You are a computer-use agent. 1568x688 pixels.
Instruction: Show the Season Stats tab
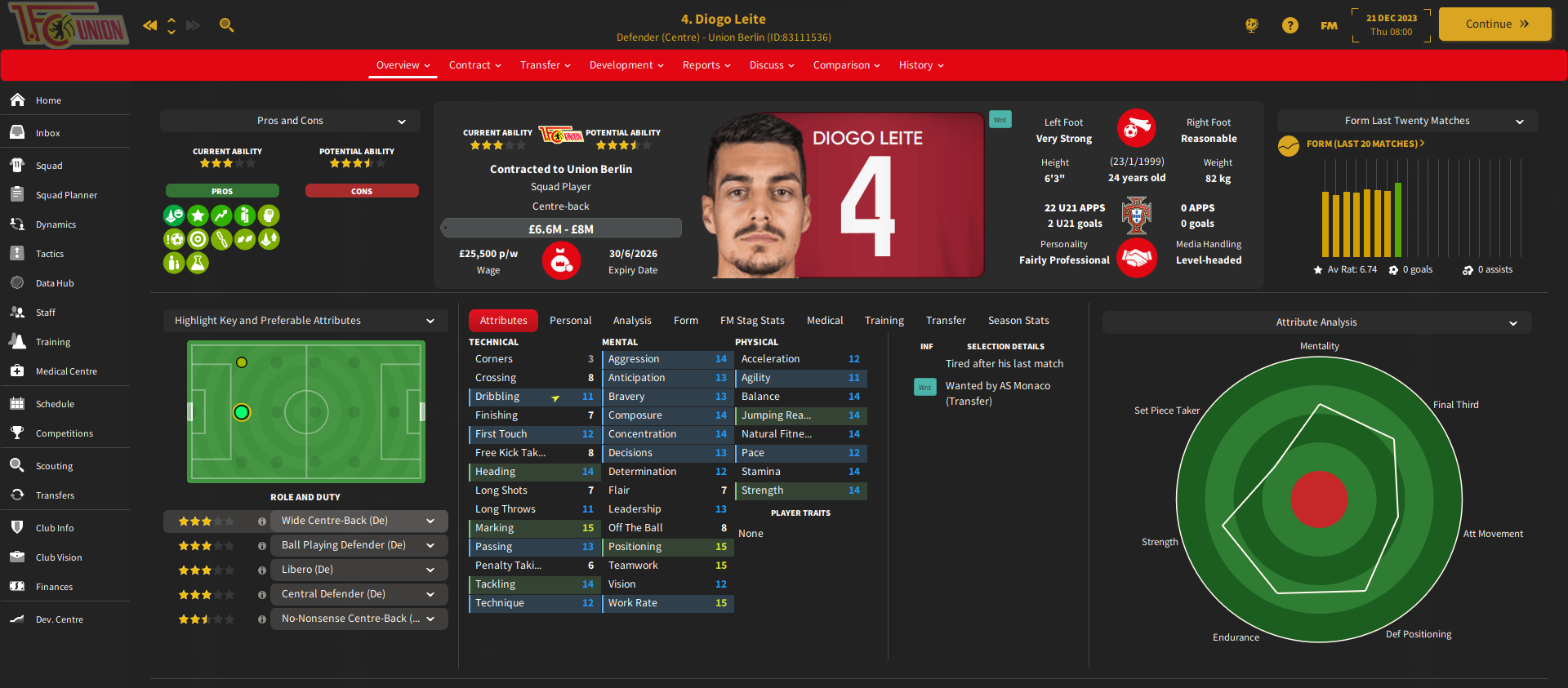click(1018, 321)
